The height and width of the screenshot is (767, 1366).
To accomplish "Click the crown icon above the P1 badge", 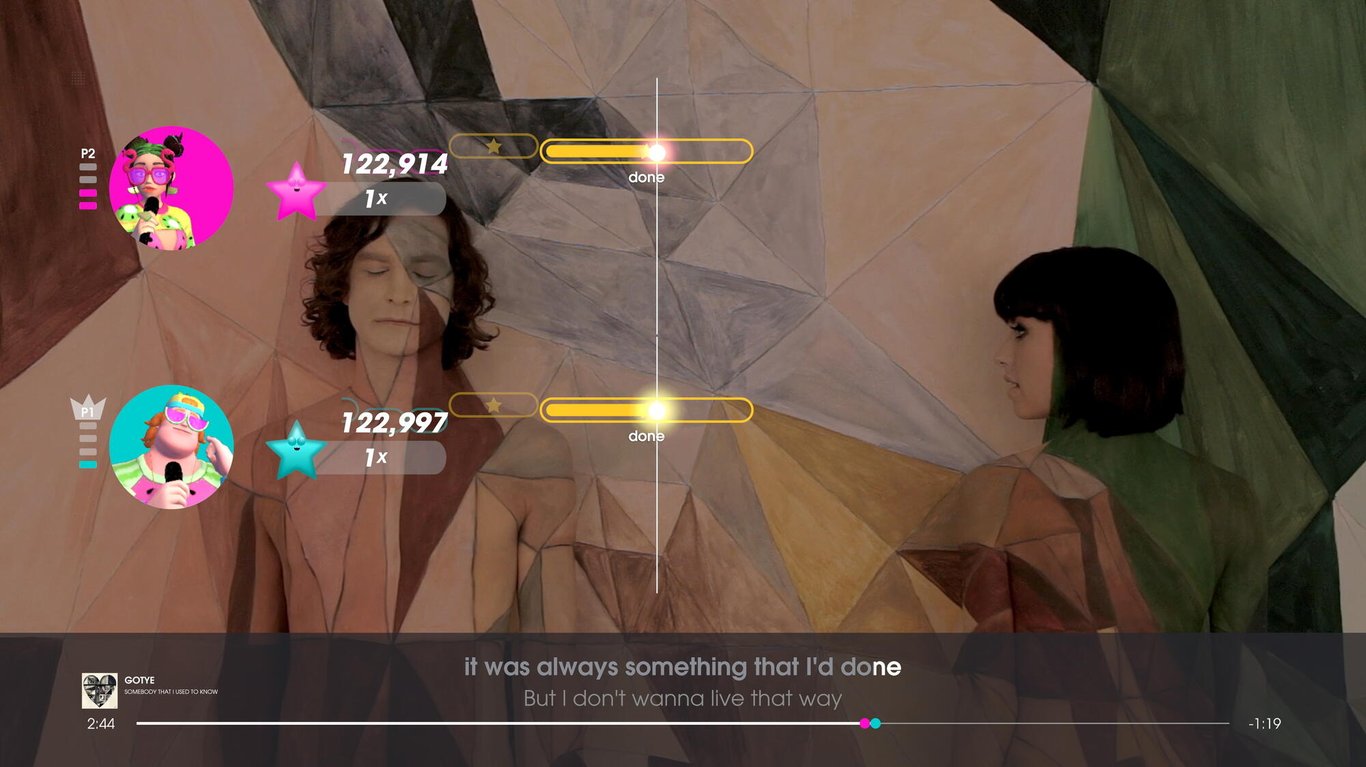I will tap(90, 400).
